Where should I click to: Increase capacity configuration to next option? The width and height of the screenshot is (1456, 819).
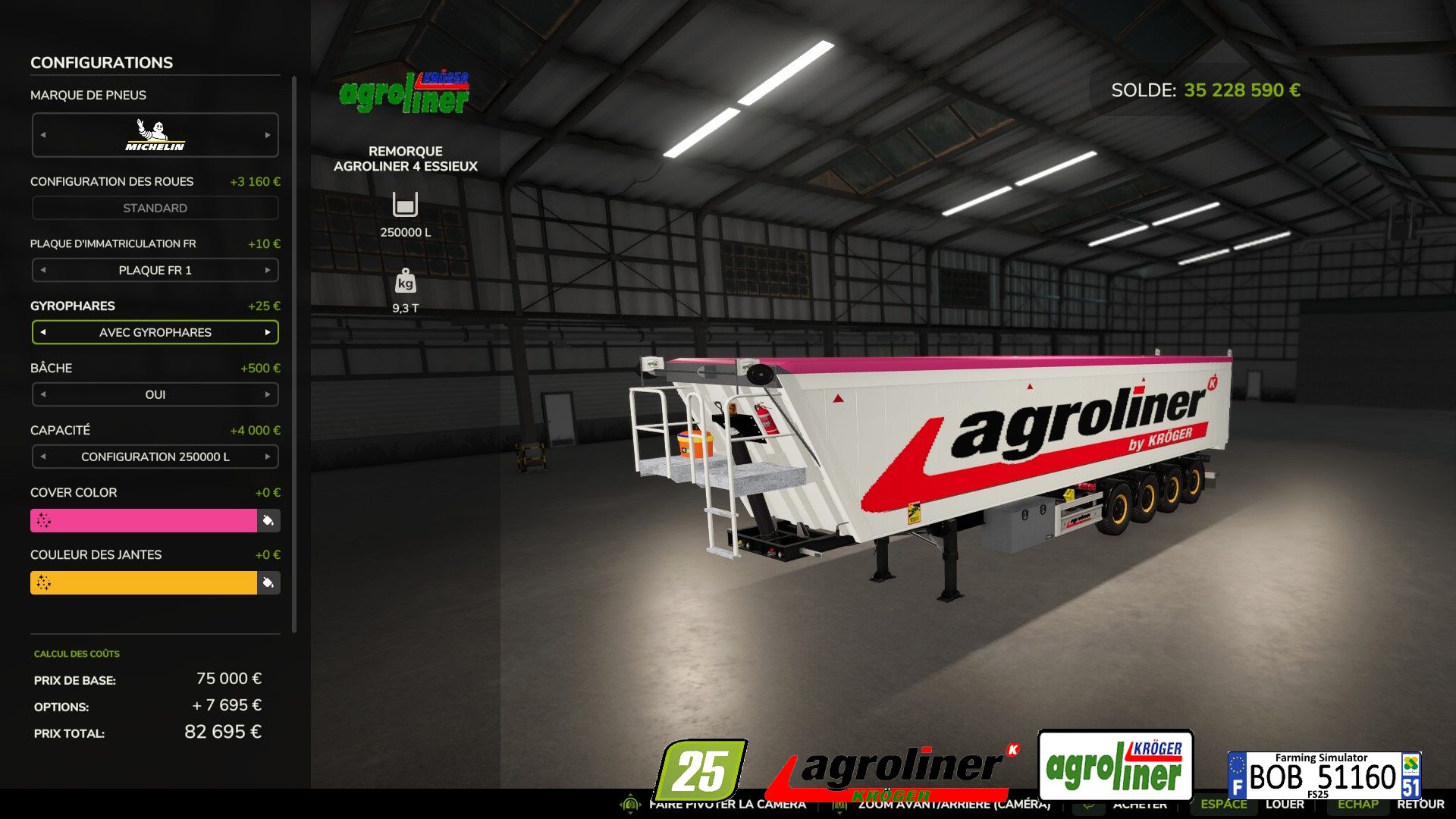(x=268, y=457)
